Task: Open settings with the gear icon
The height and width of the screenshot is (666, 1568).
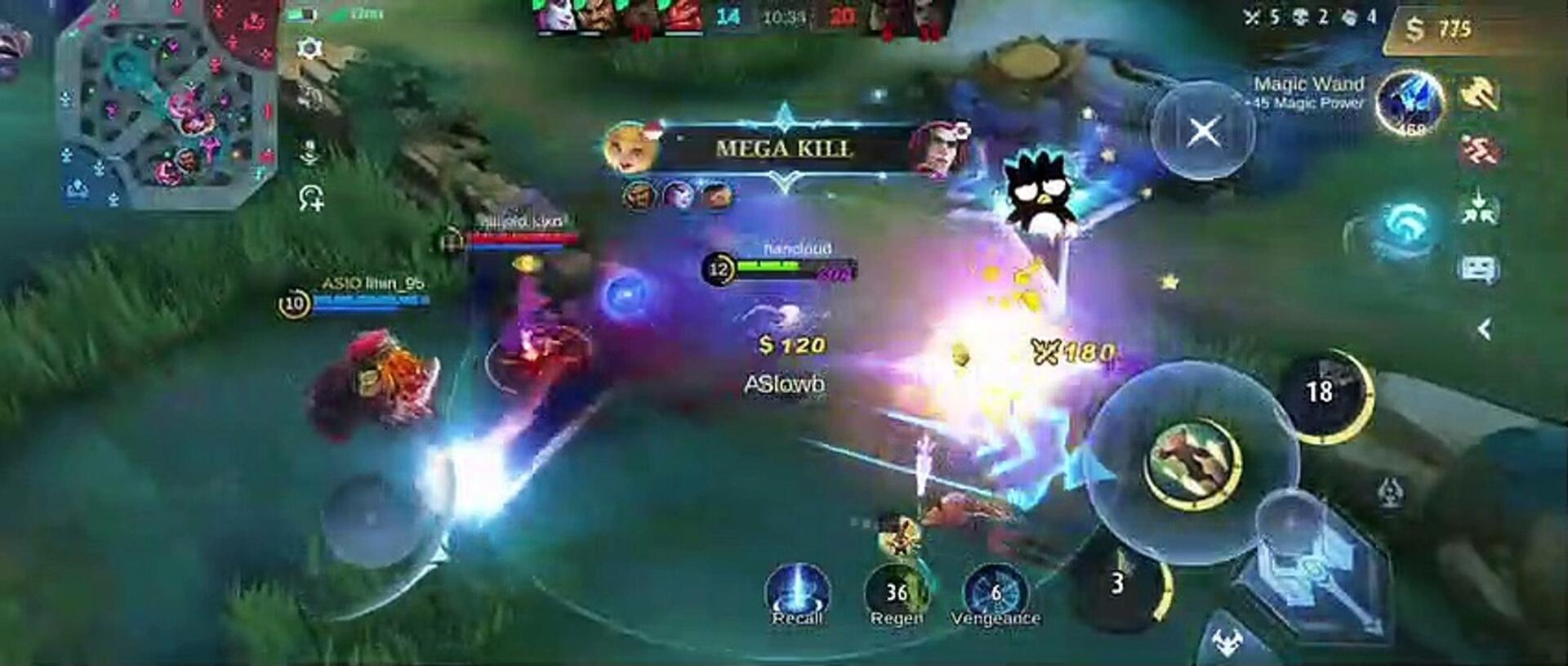Action: 310,48
